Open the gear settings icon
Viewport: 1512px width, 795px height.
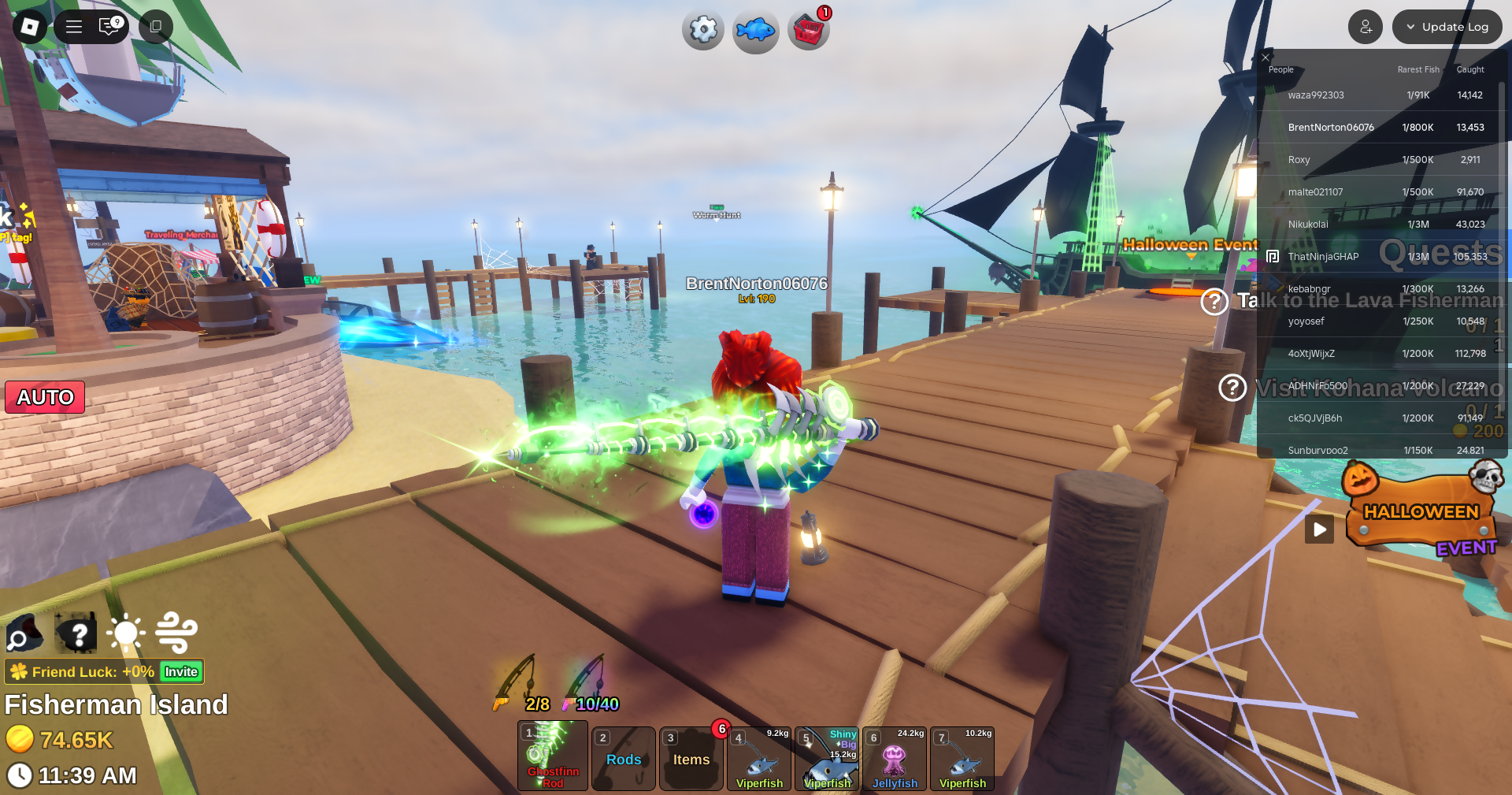(x=702, y=31)
